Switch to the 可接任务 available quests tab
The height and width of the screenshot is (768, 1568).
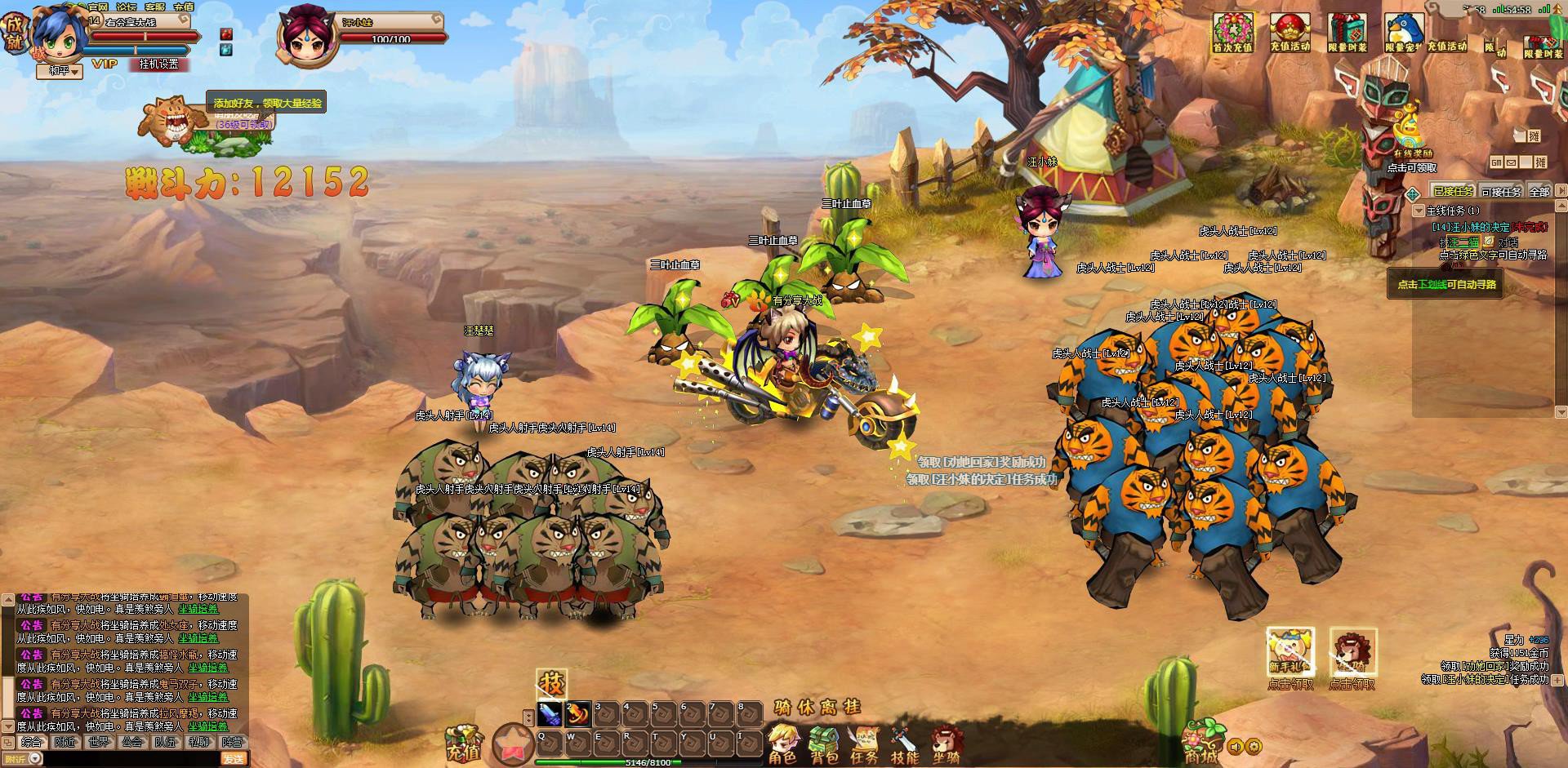click(1501, 191)
